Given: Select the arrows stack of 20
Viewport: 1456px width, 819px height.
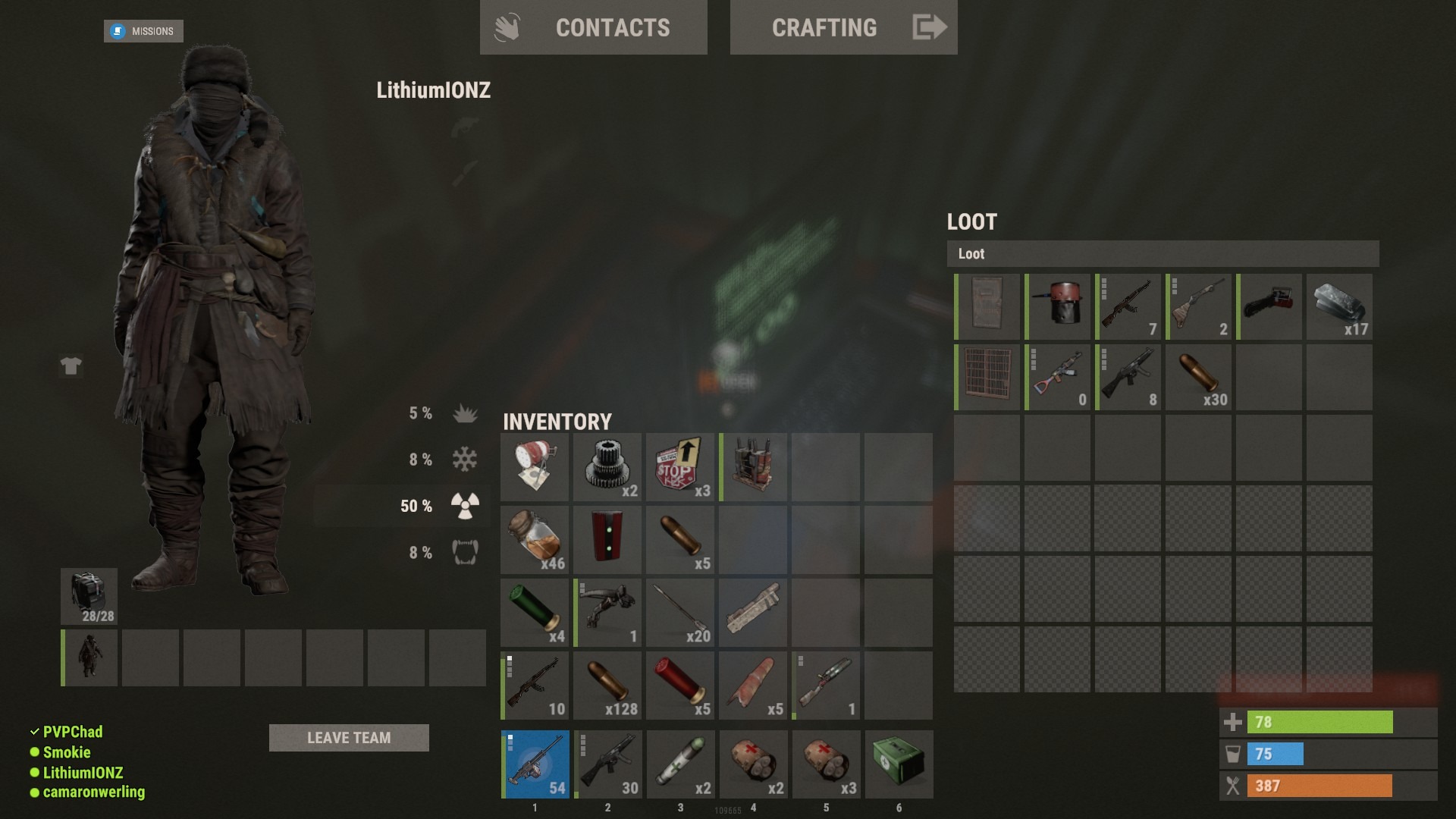Looking at the screenshot, I should point(680,612).
